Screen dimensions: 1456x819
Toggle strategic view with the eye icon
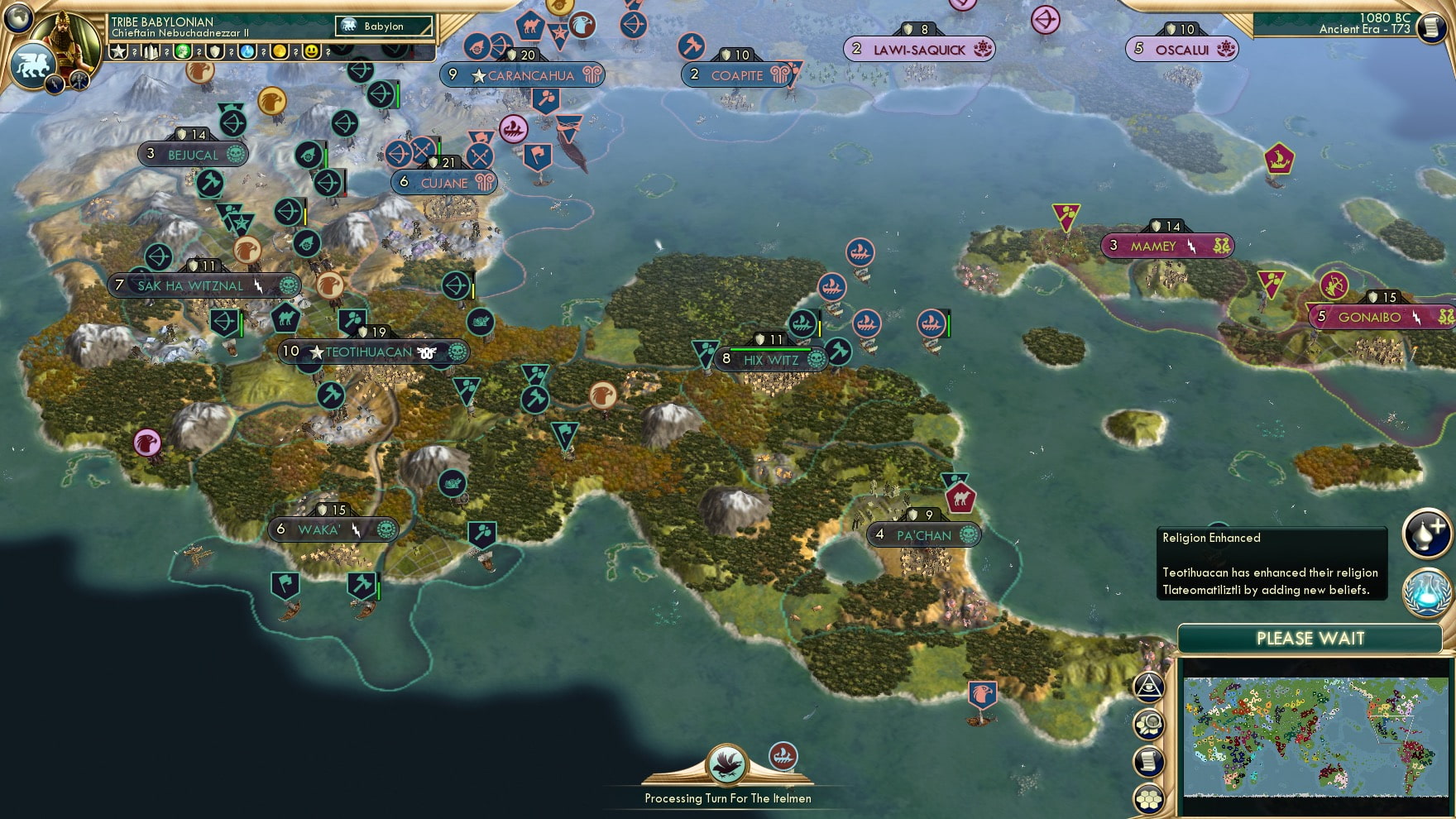coord(1147,687)
